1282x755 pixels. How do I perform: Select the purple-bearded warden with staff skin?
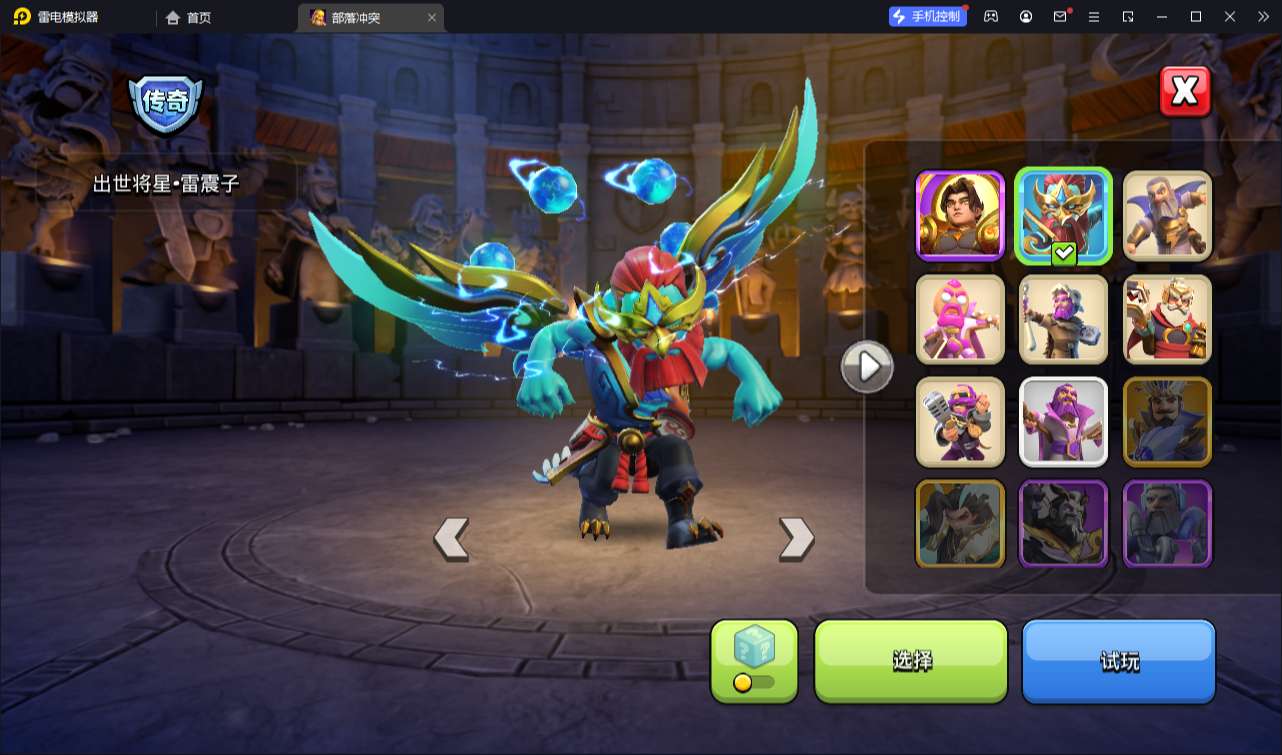pos(1064,319)
